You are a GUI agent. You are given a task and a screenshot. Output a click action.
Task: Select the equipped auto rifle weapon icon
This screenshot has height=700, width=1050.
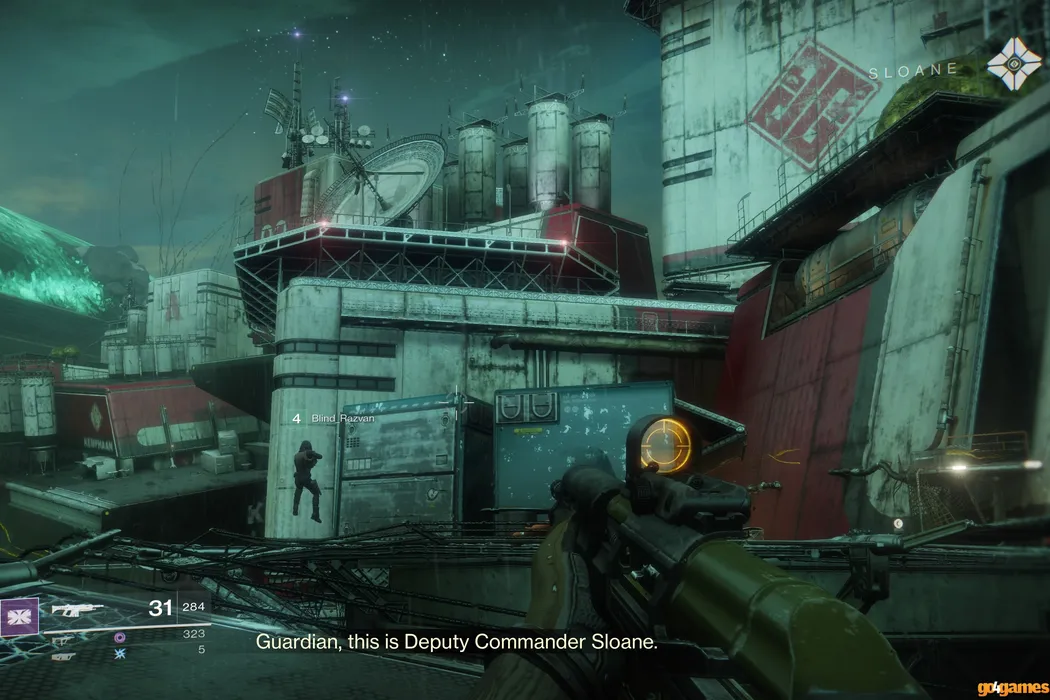(x=77, y=608)
